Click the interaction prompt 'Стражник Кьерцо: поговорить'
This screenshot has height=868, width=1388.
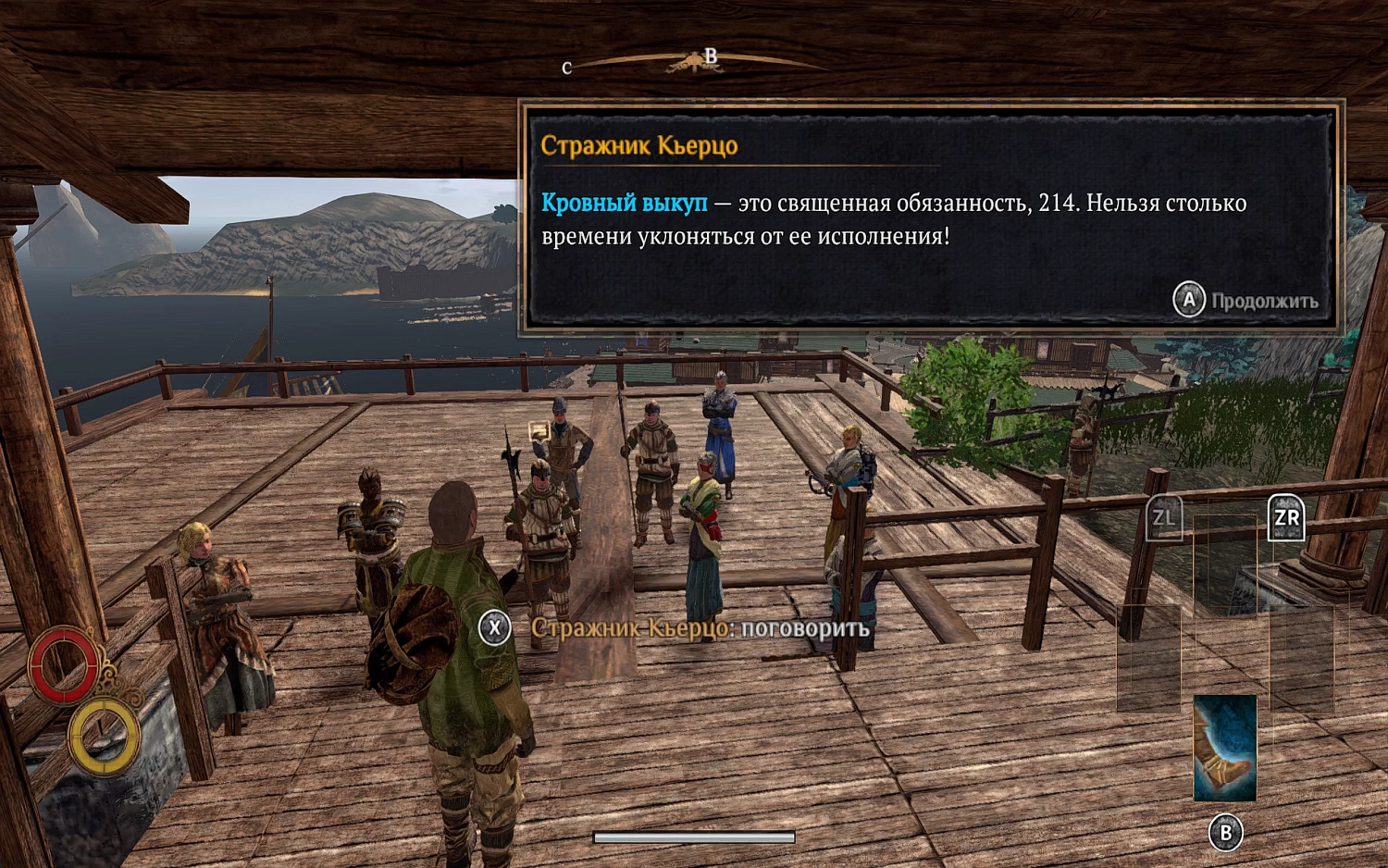(x=698, y=626)
